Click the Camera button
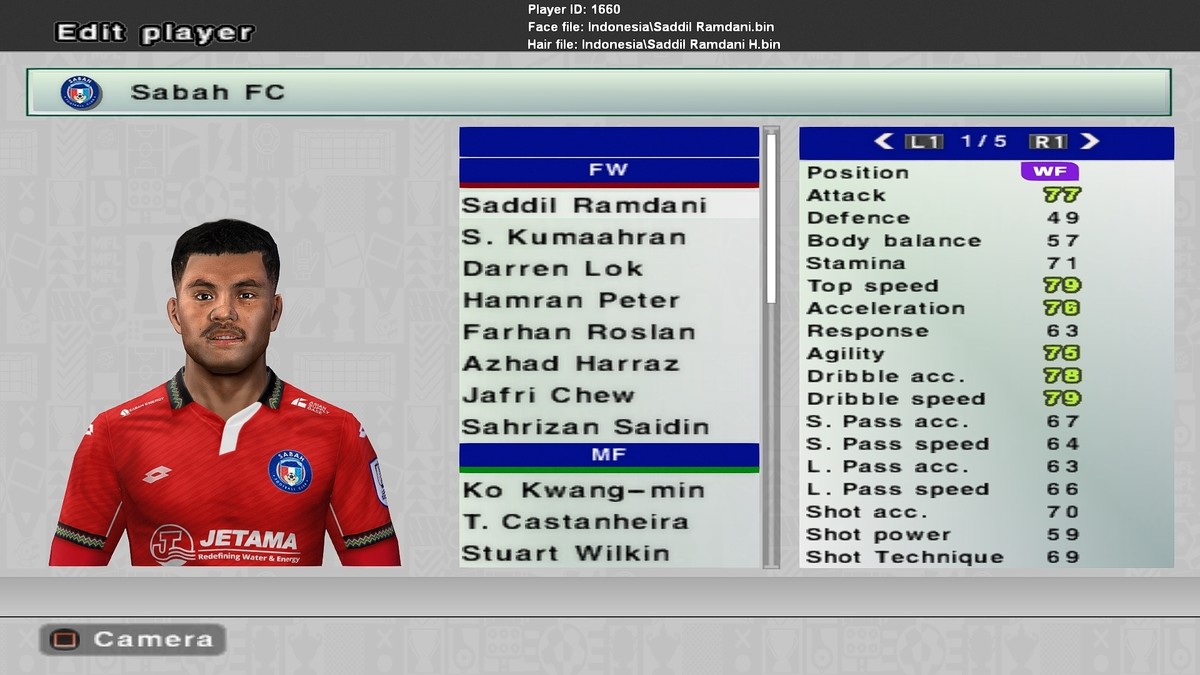Screen dimensions: 1200x675 pyautogui.click(x=132, y=639)
